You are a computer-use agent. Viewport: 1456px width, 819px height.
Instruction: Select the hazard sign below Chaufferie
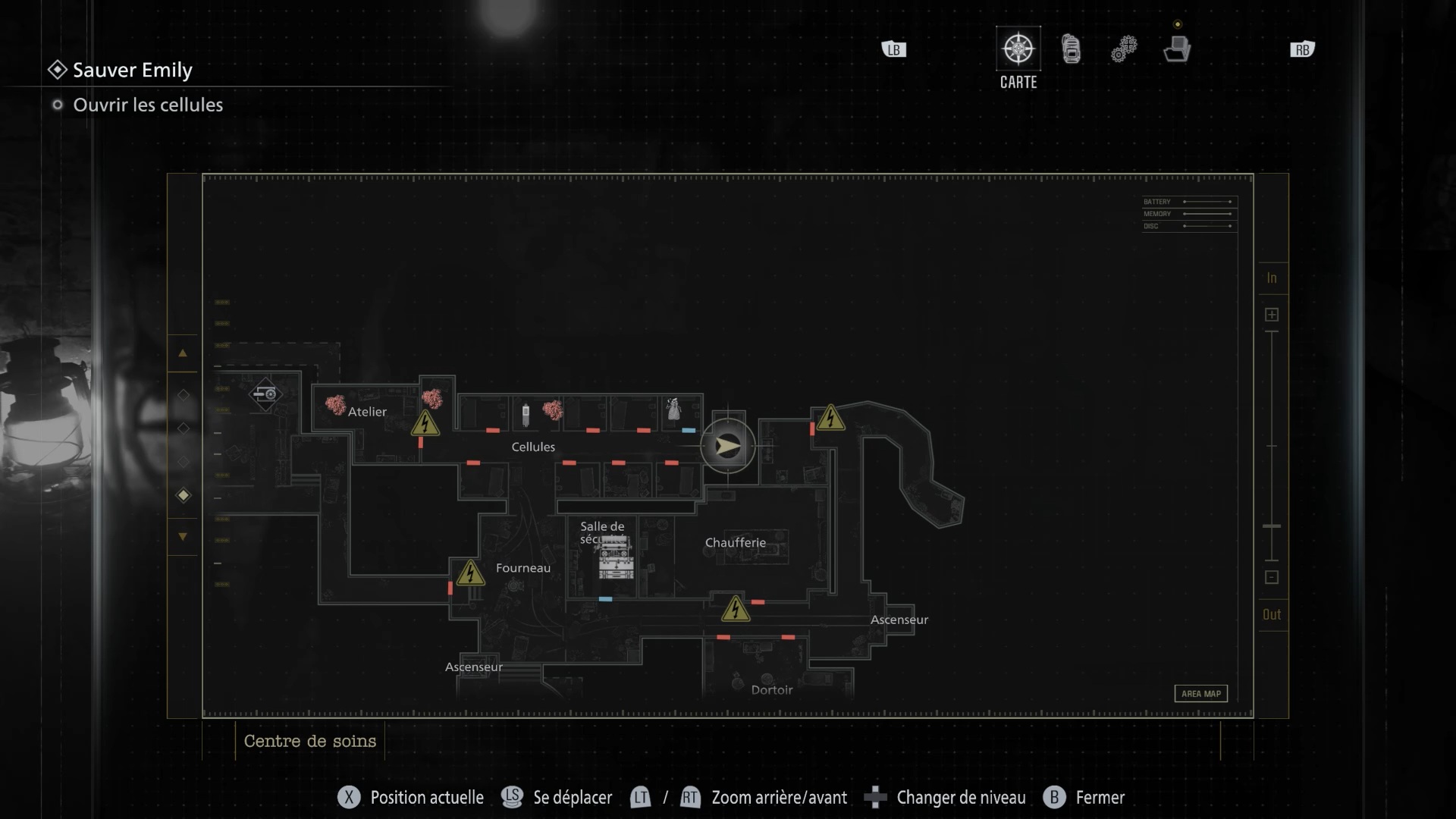[735, 609]
